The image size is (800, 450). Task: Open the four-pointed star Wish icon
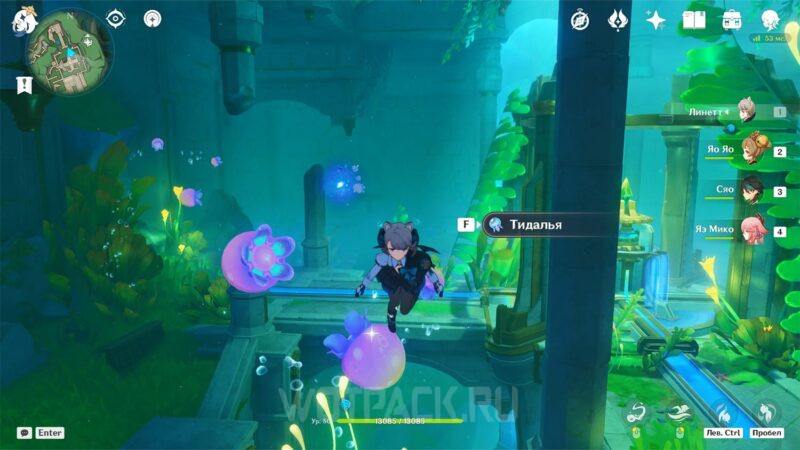tap(656, 20)
